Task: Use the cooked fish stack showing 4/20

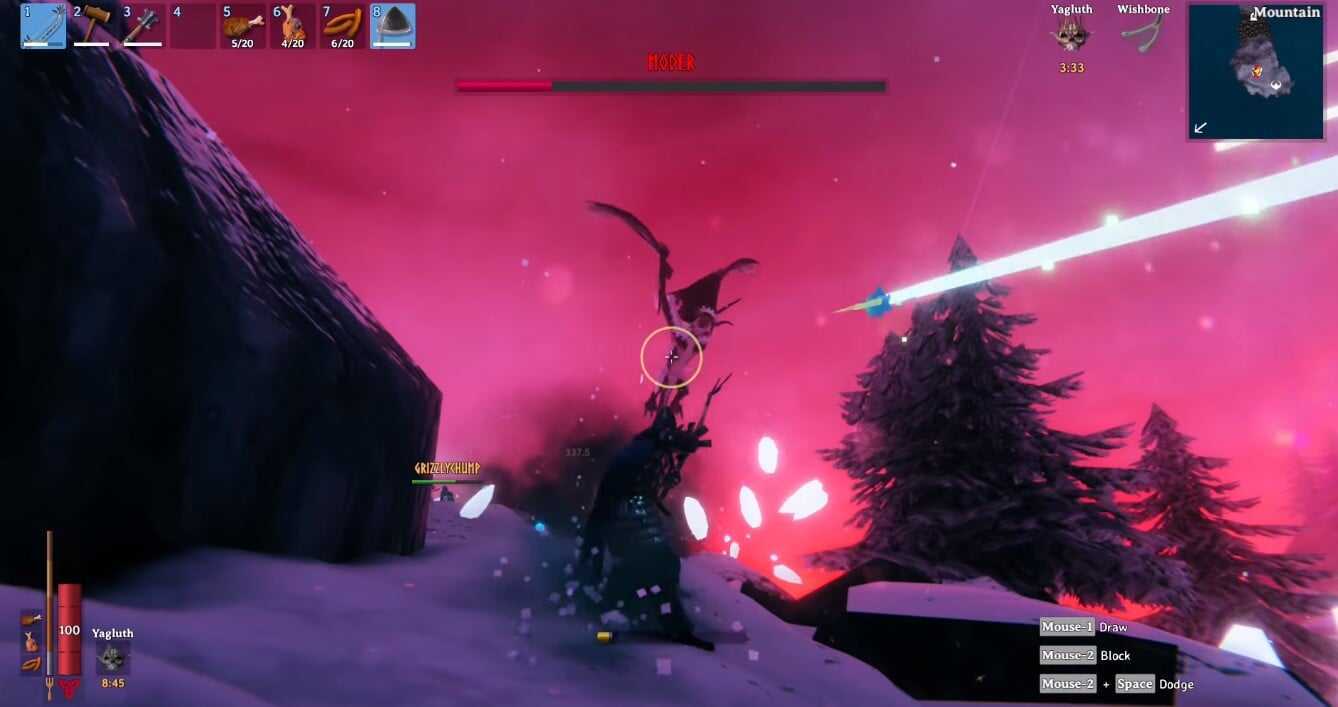Action: (292, 26)
